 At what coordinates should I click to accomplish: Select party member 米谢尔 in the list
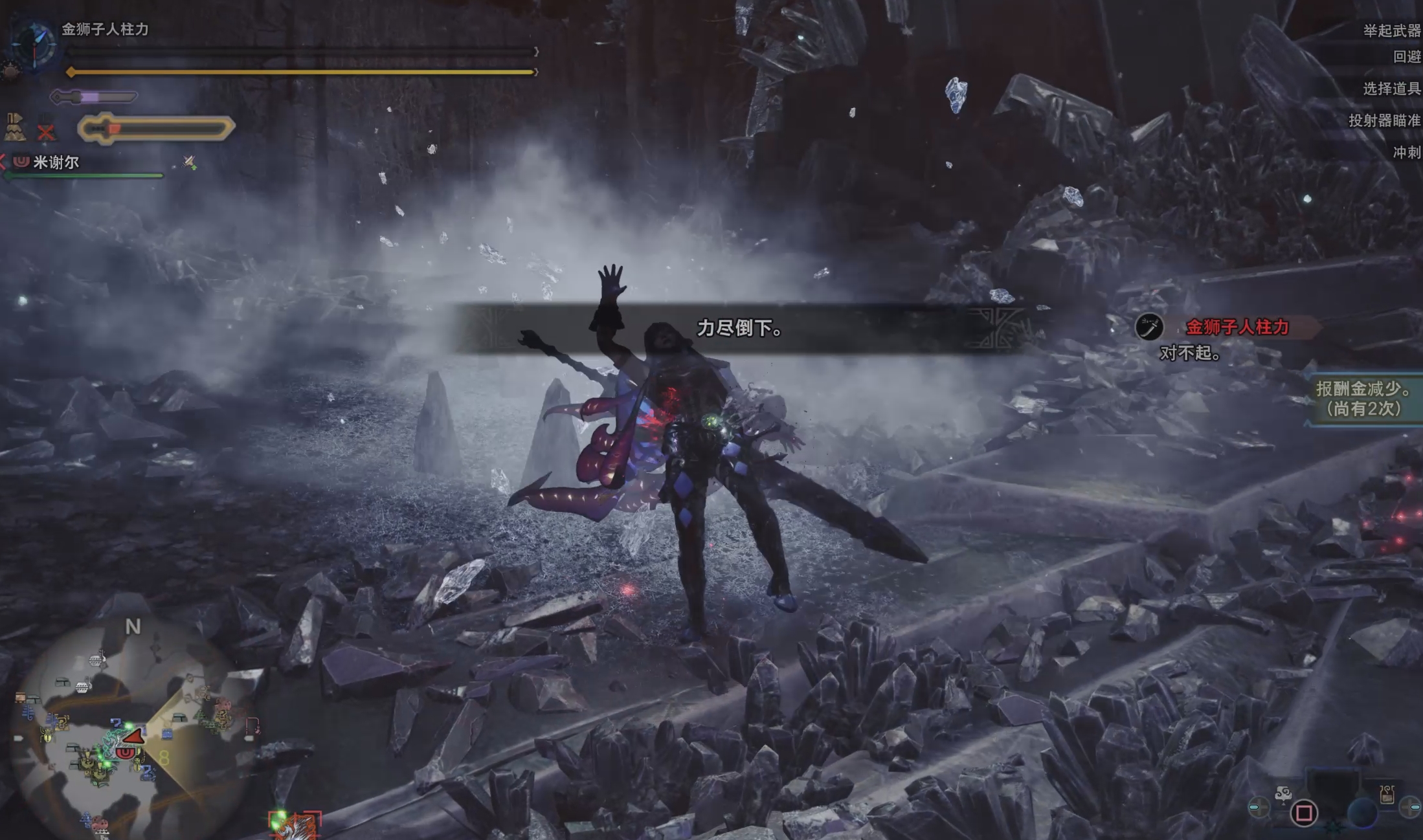click(x=56, y=162)
